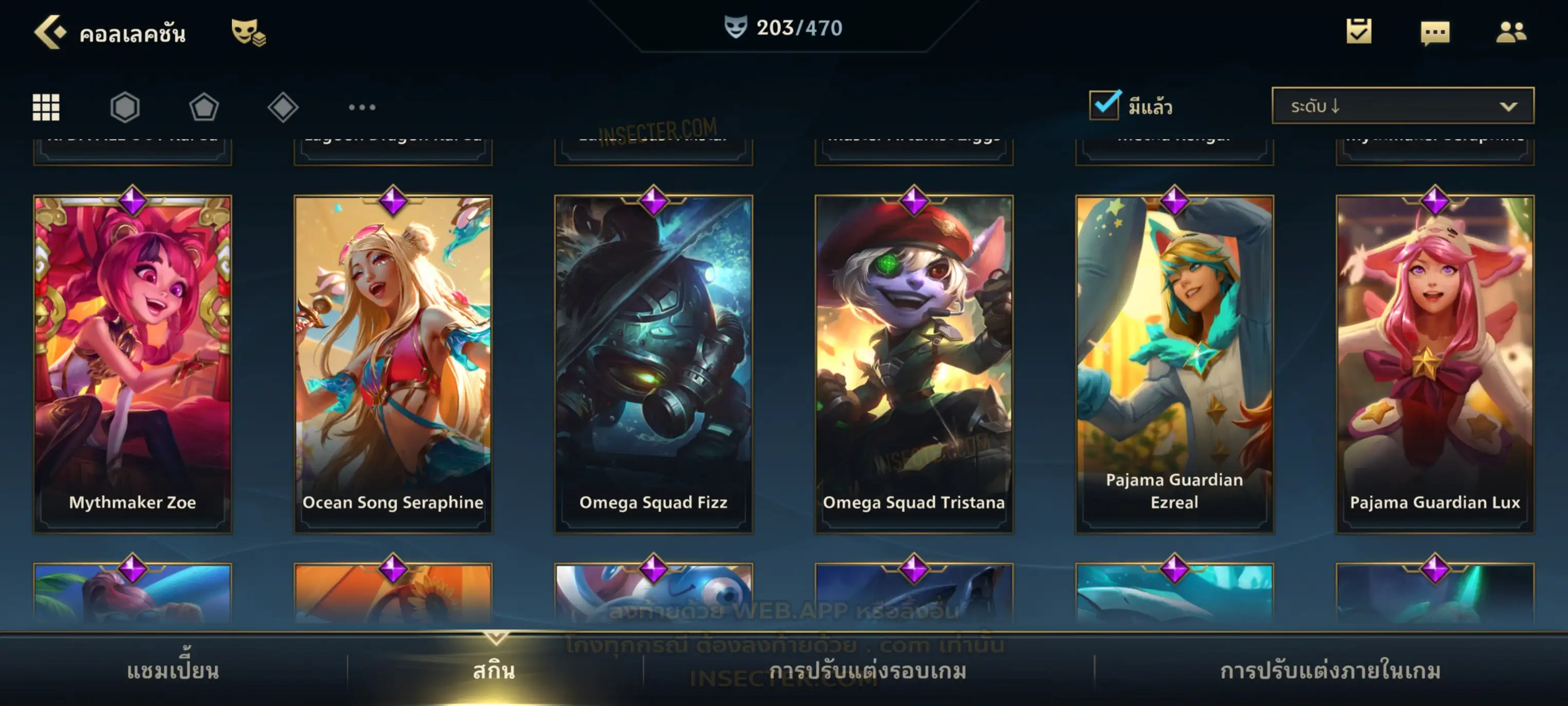Open the Pajama Guardian Ezreal skin
Viewport: 1568px width, 706px height.
pyautogui.click(x=1174, y=364)
